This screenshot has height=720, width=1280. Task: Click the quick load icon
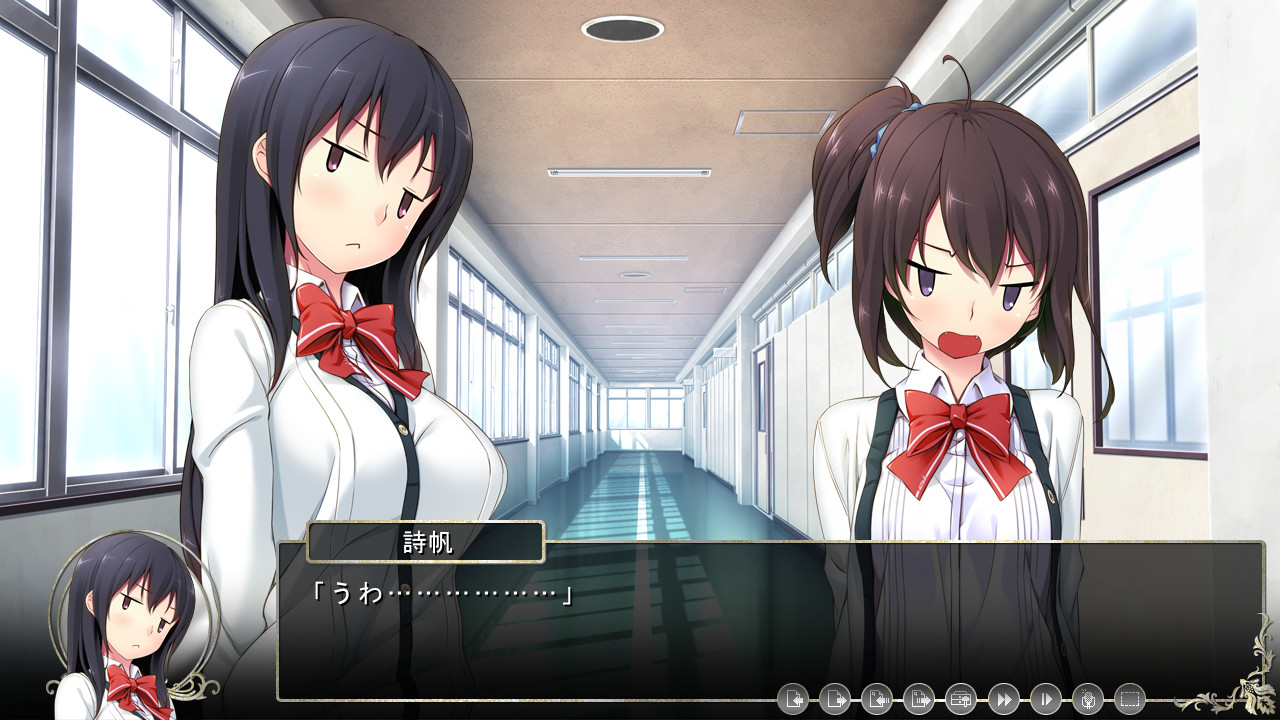pyautogui.click(x=918, y=699)
